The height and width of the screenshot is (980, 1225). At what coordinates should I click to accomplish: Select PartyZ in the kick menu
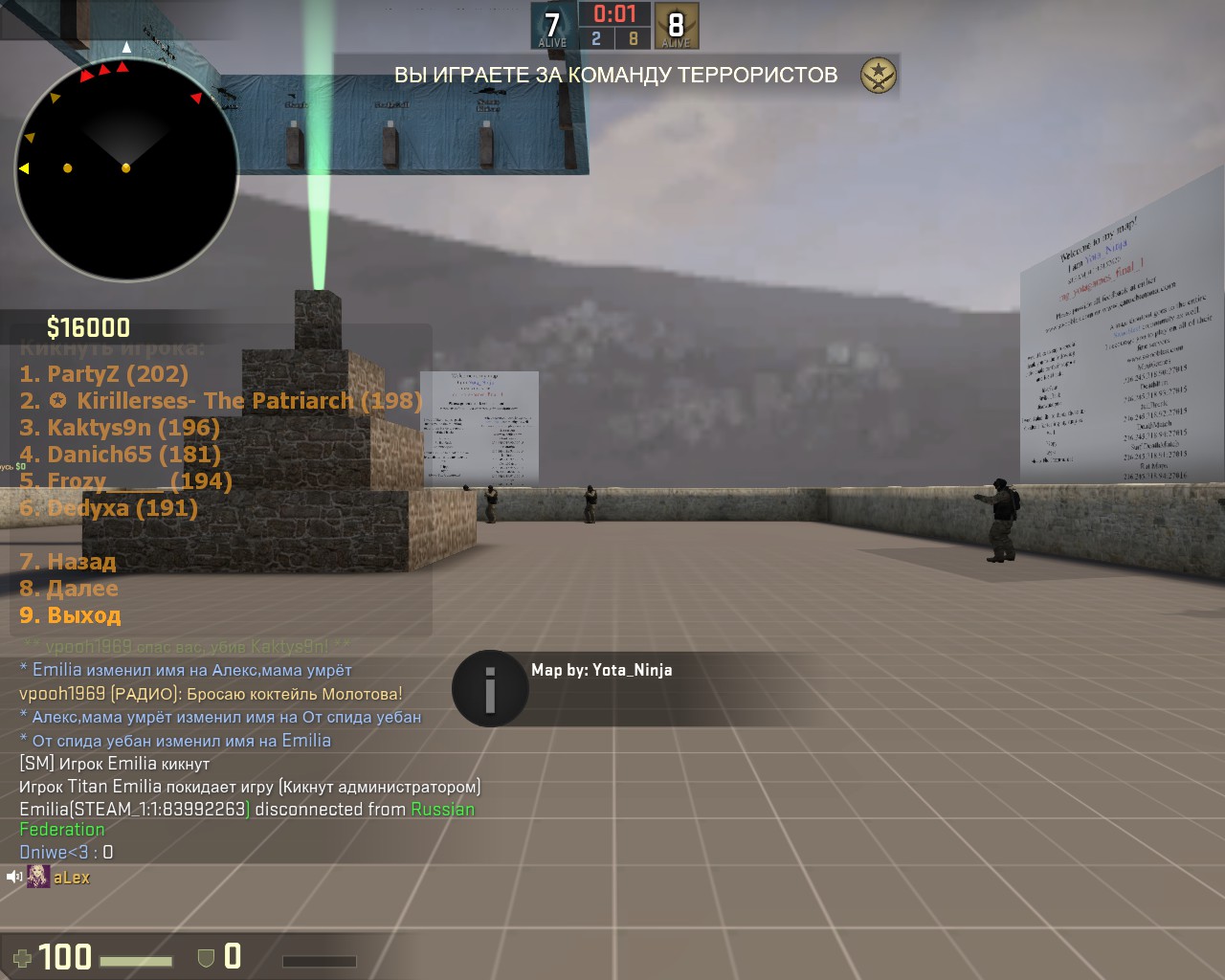(103, 374)
